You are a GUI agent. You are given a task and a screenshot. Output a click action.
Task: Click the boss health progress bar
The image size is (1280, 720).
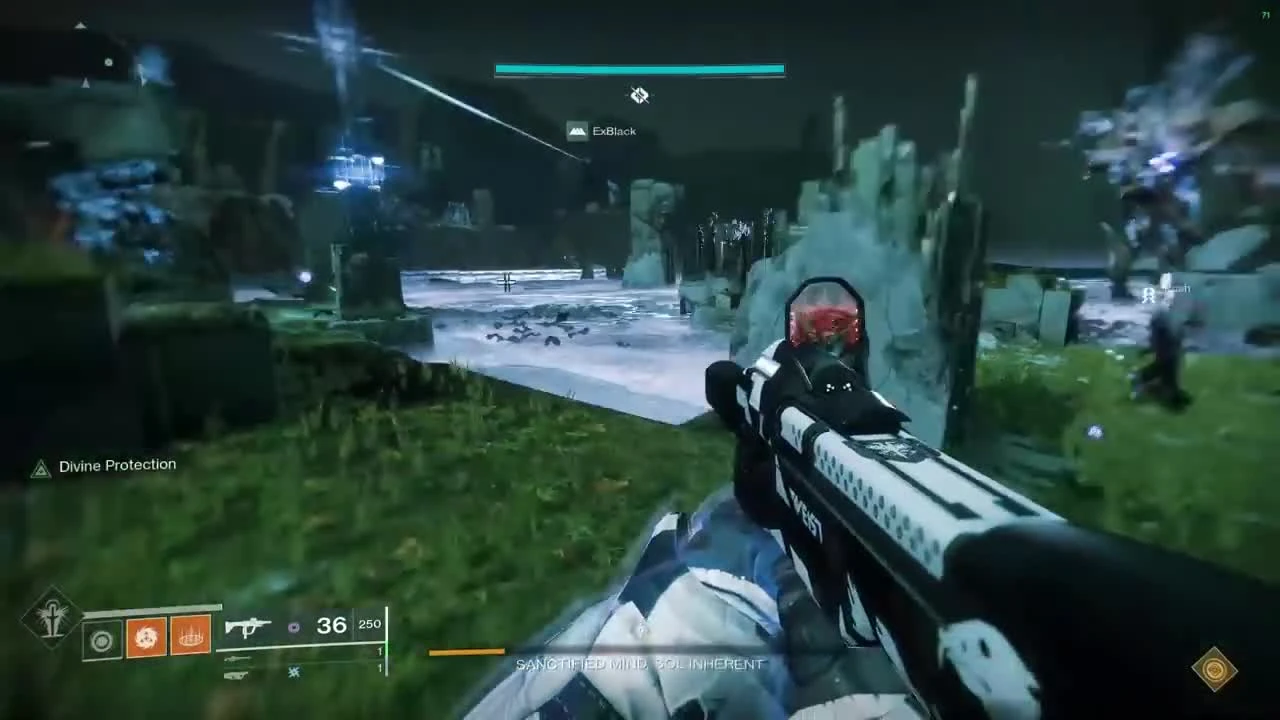coord(639,69)
